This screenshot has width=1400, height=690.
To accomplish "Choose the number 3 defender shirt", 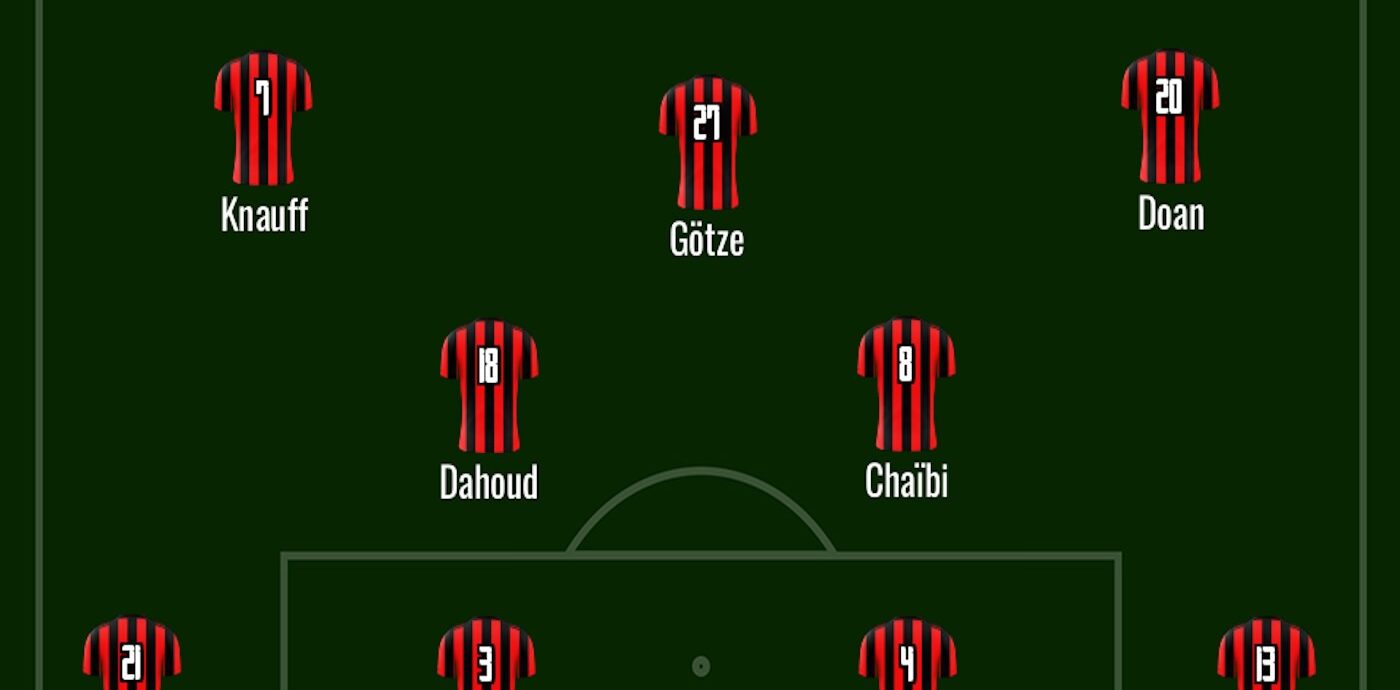I will [x=486, y=656].
